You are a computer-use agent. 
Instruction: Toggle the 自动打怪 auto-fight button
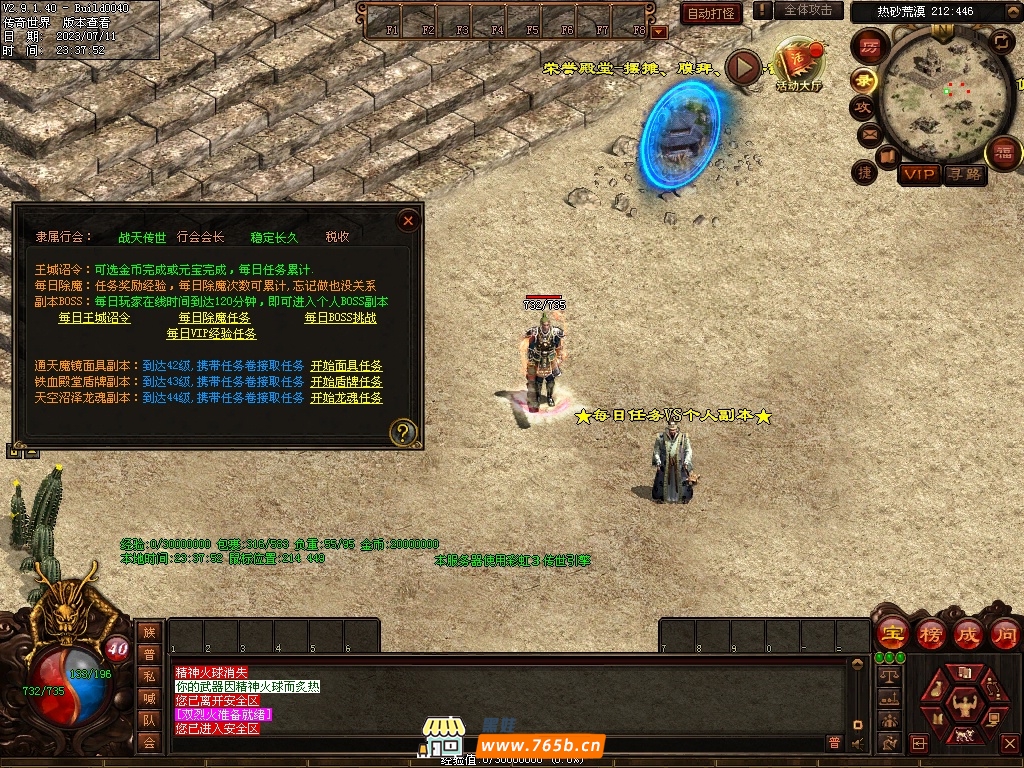pyautogui.click(x=711, y=13)
